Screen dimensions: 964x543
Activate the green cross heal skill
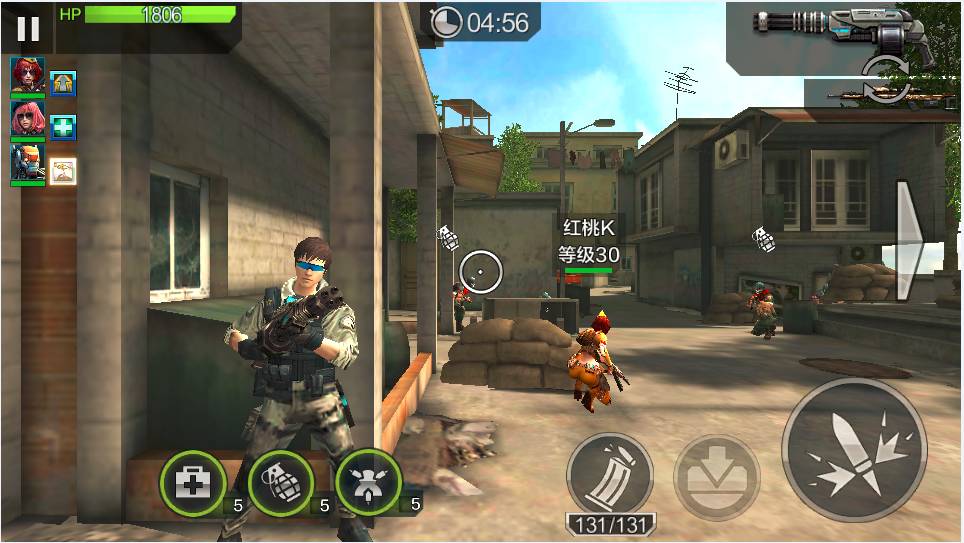click(x=64, y=127)
